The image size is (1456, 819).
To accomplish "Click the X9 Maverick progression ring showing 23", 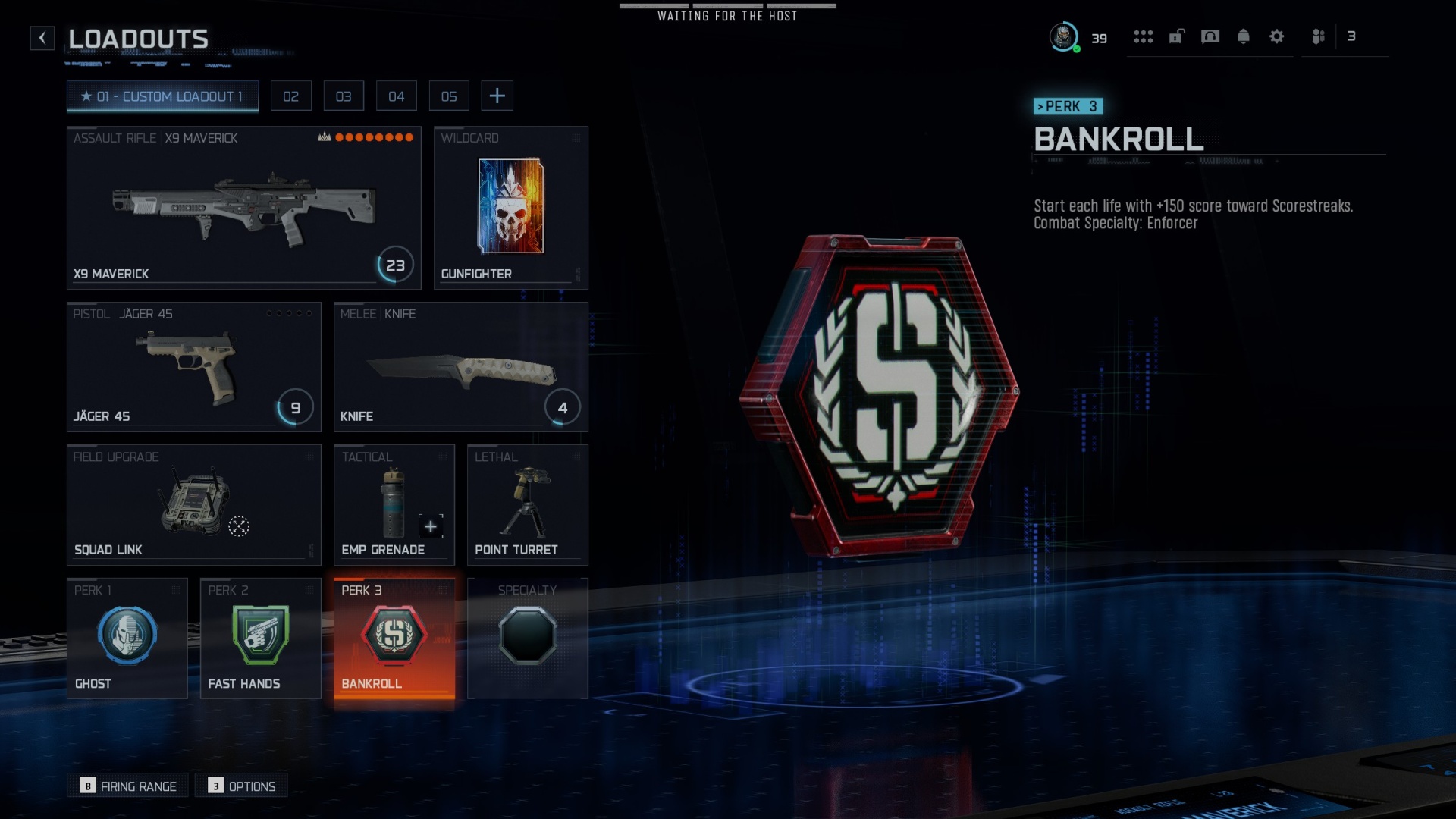I will coord(394,265).
